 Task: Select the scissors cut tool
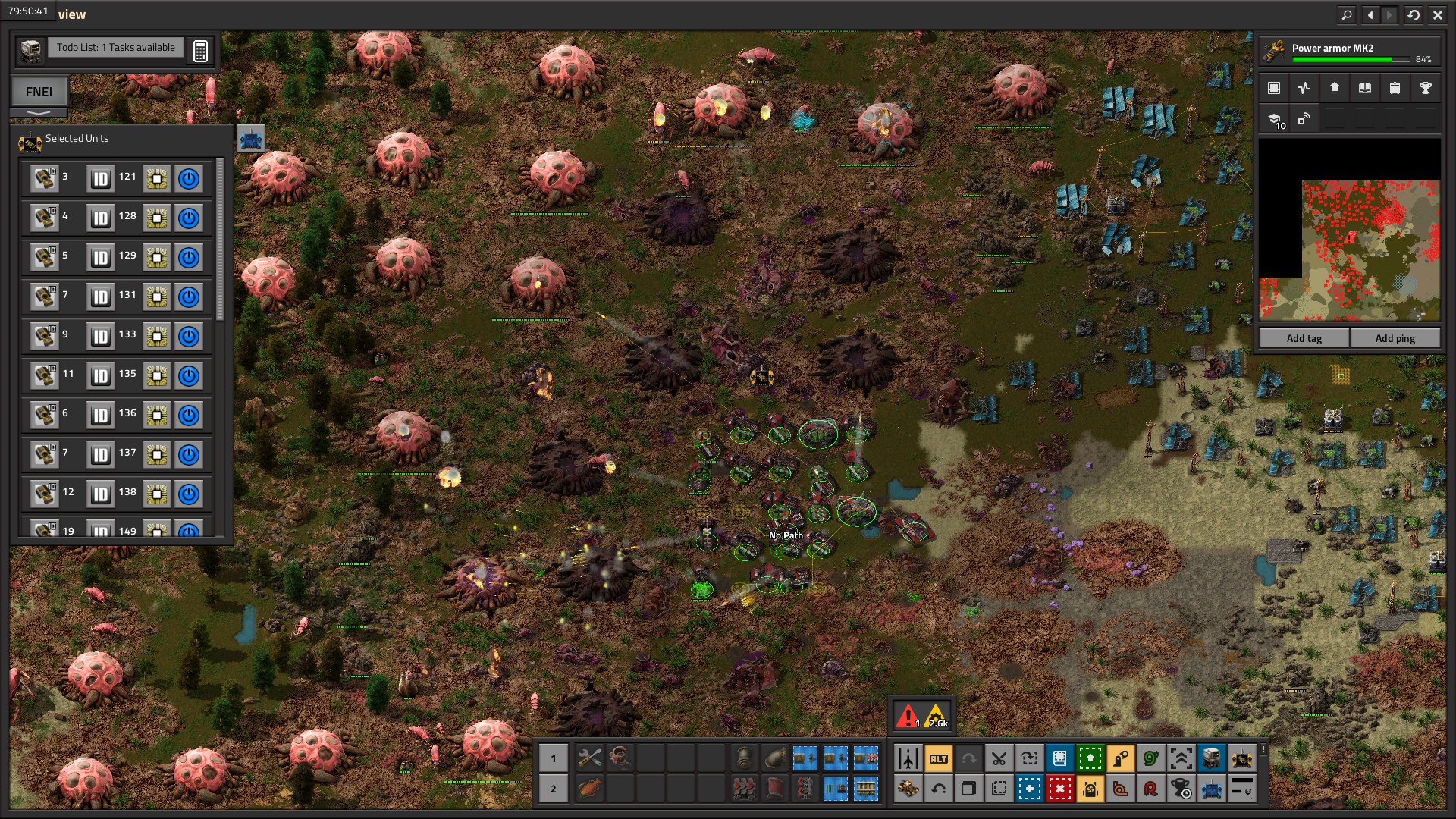point(999,758)
